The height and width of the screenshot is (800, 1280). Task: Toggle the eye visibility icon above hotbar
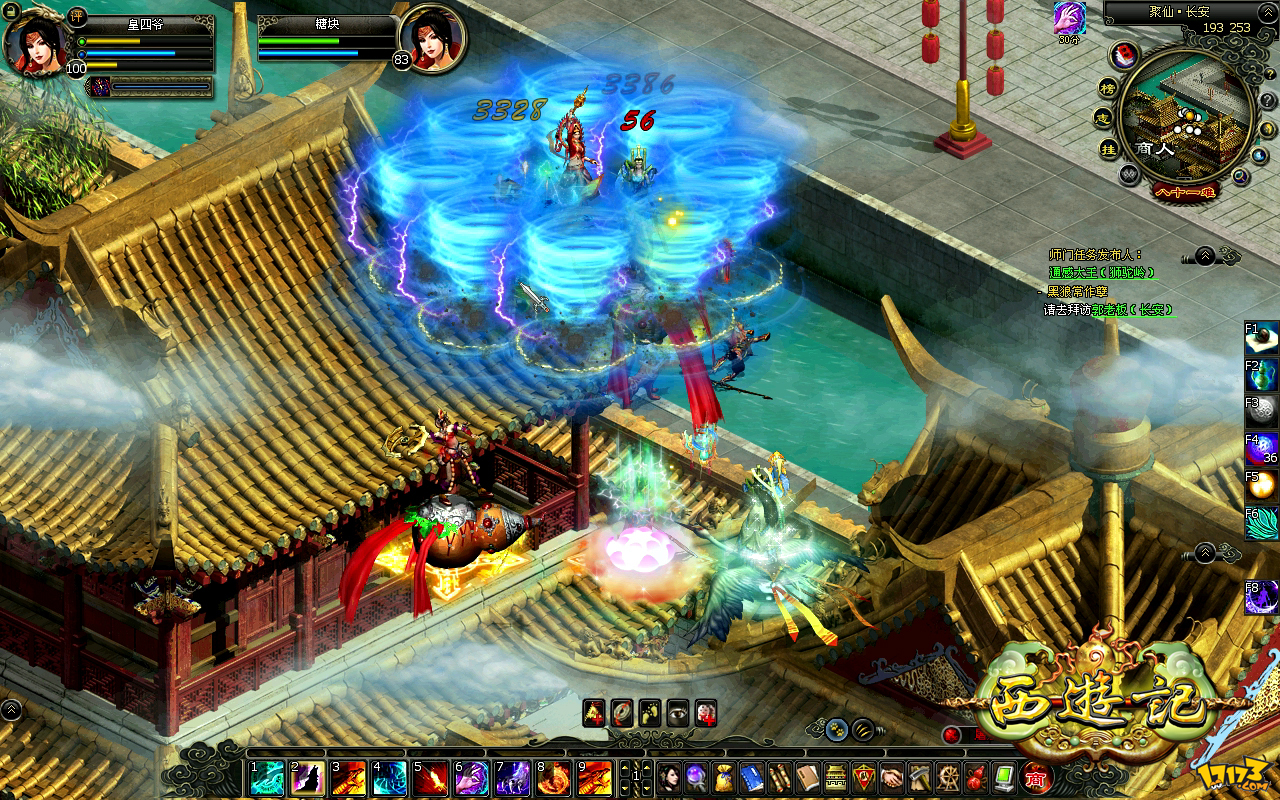[x=678, y=712]
